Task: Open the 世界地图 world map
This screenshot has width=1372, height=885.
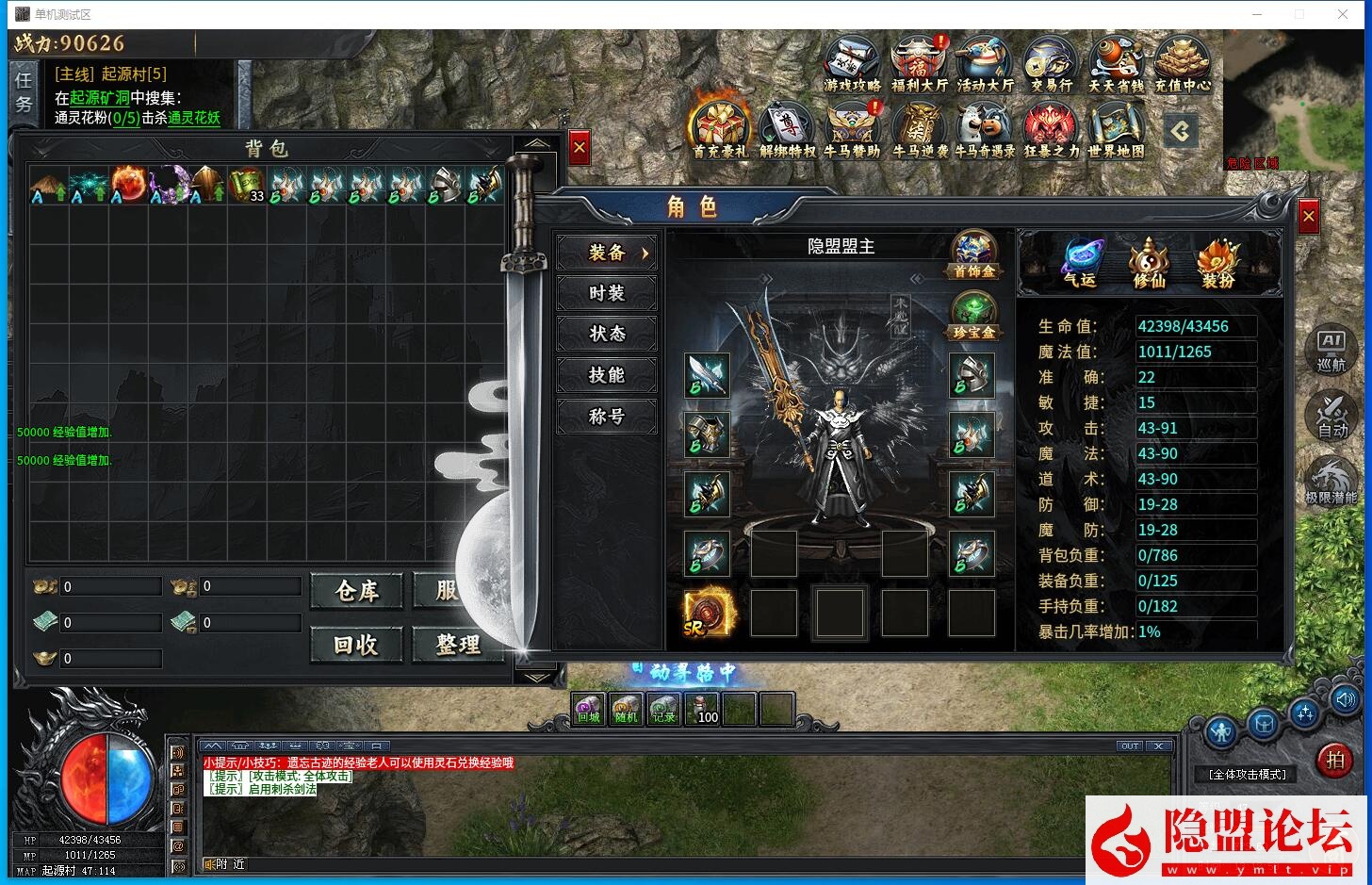Action: 1117,129
